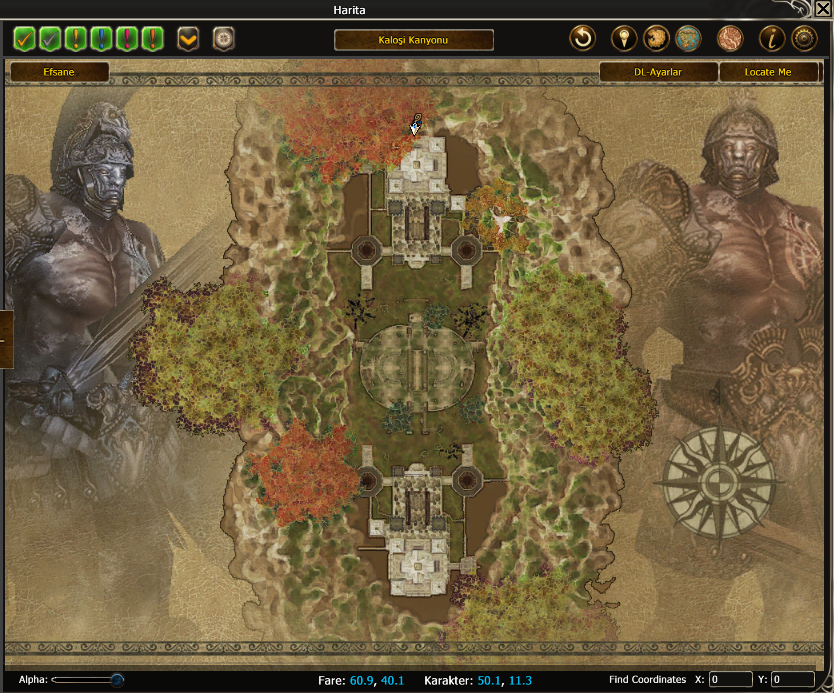Click the circular refresh arrow button
The image size is (834, 693).
(582, 39)
